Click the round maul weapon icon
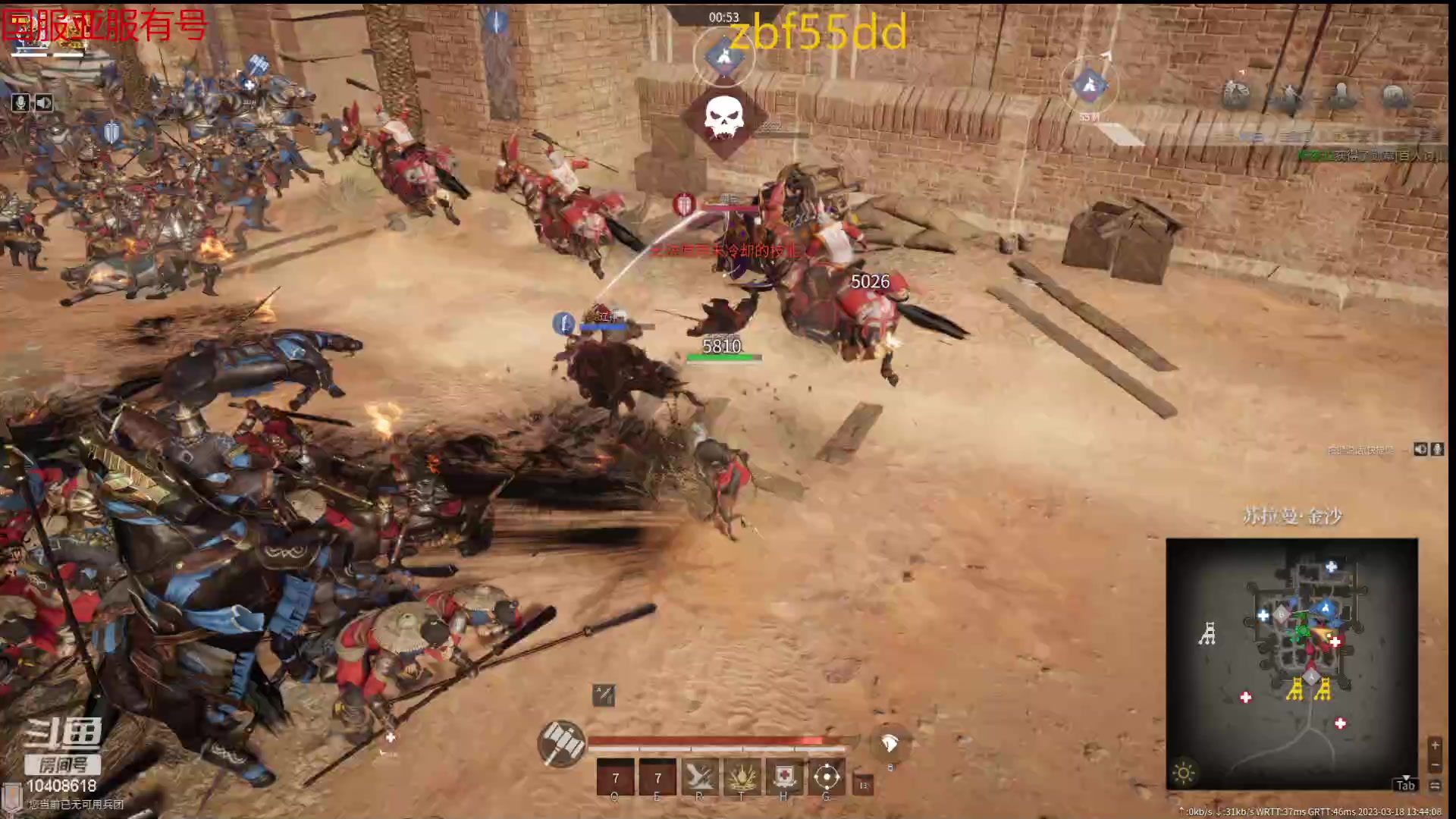This screenshot has width=1456, height=819. [x=561, y=742]
